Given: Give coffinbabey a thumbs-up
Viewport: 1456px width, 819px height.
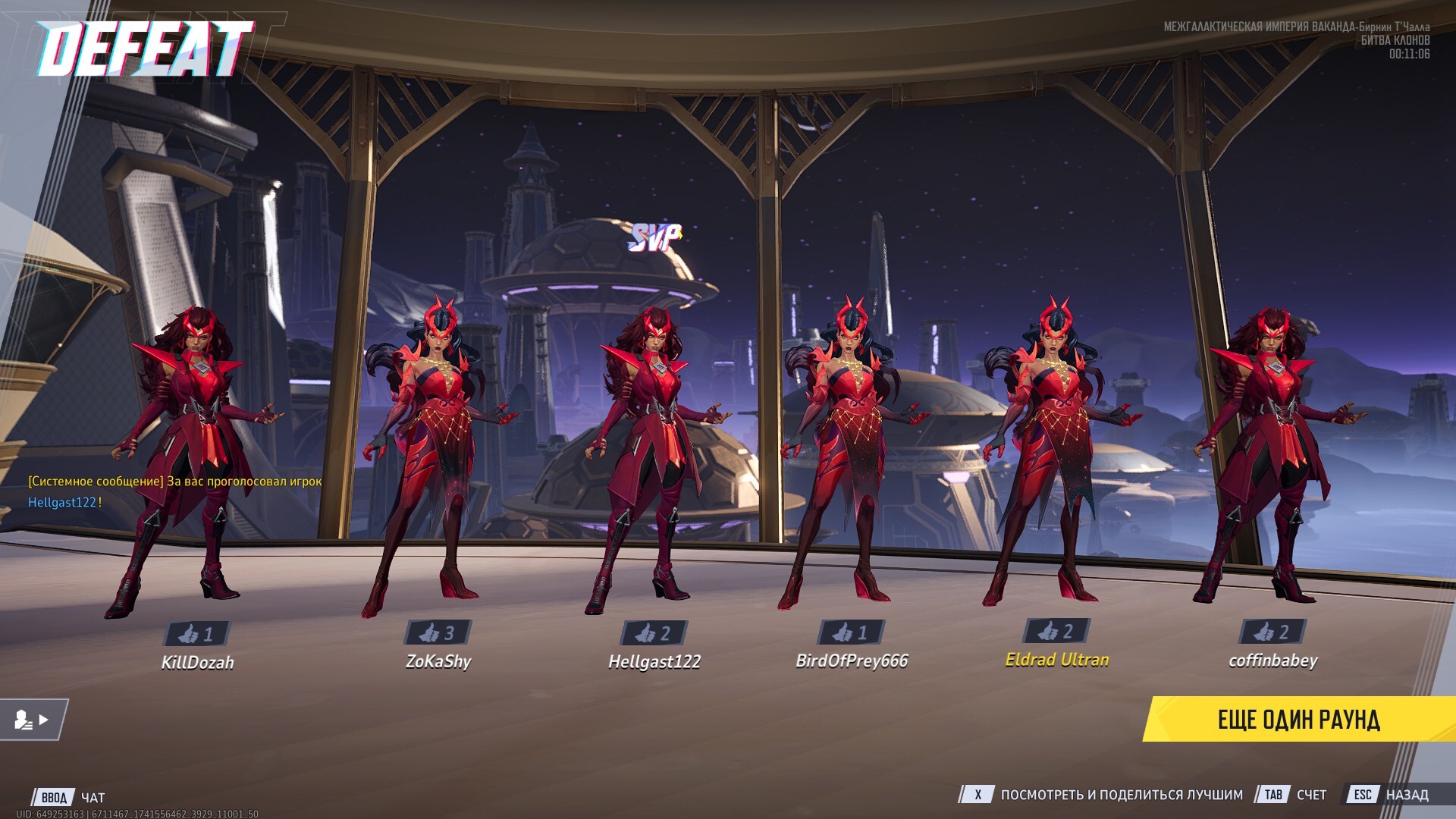Looking at the screenshot, I should click(1272, 631).
